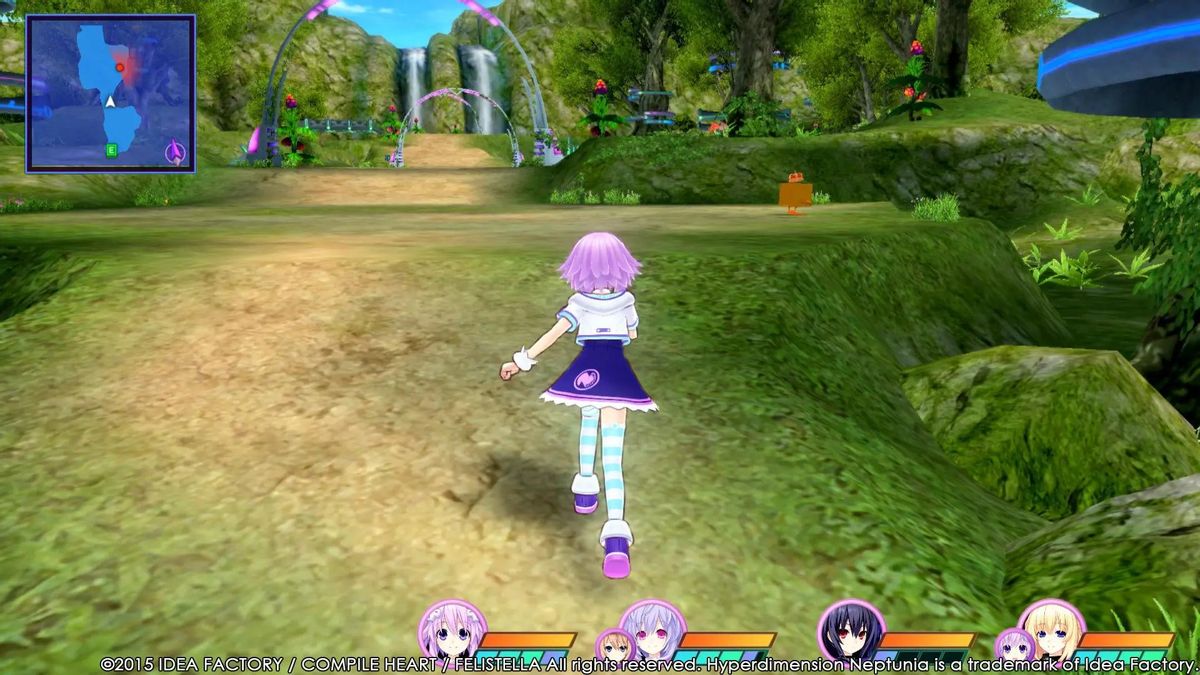
Task: Click the purple compass icon on minimap
Action: coord(176,152)
